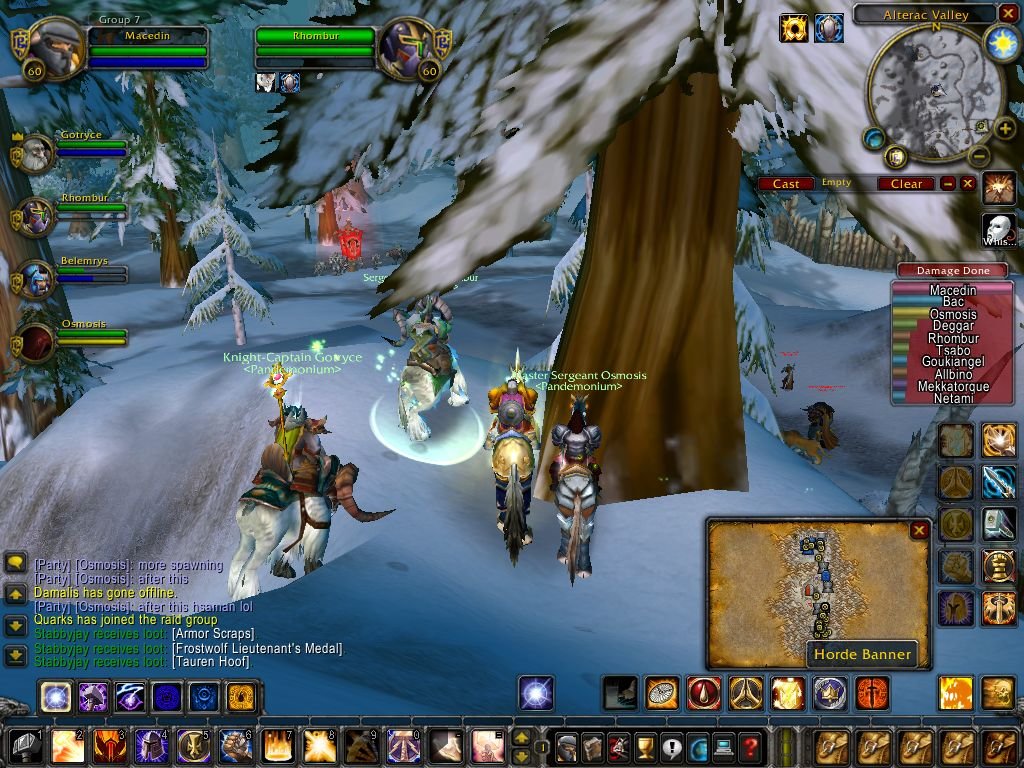Open the red question mark help button
The width and height of the screenshot is (1024, 768).
749,746
